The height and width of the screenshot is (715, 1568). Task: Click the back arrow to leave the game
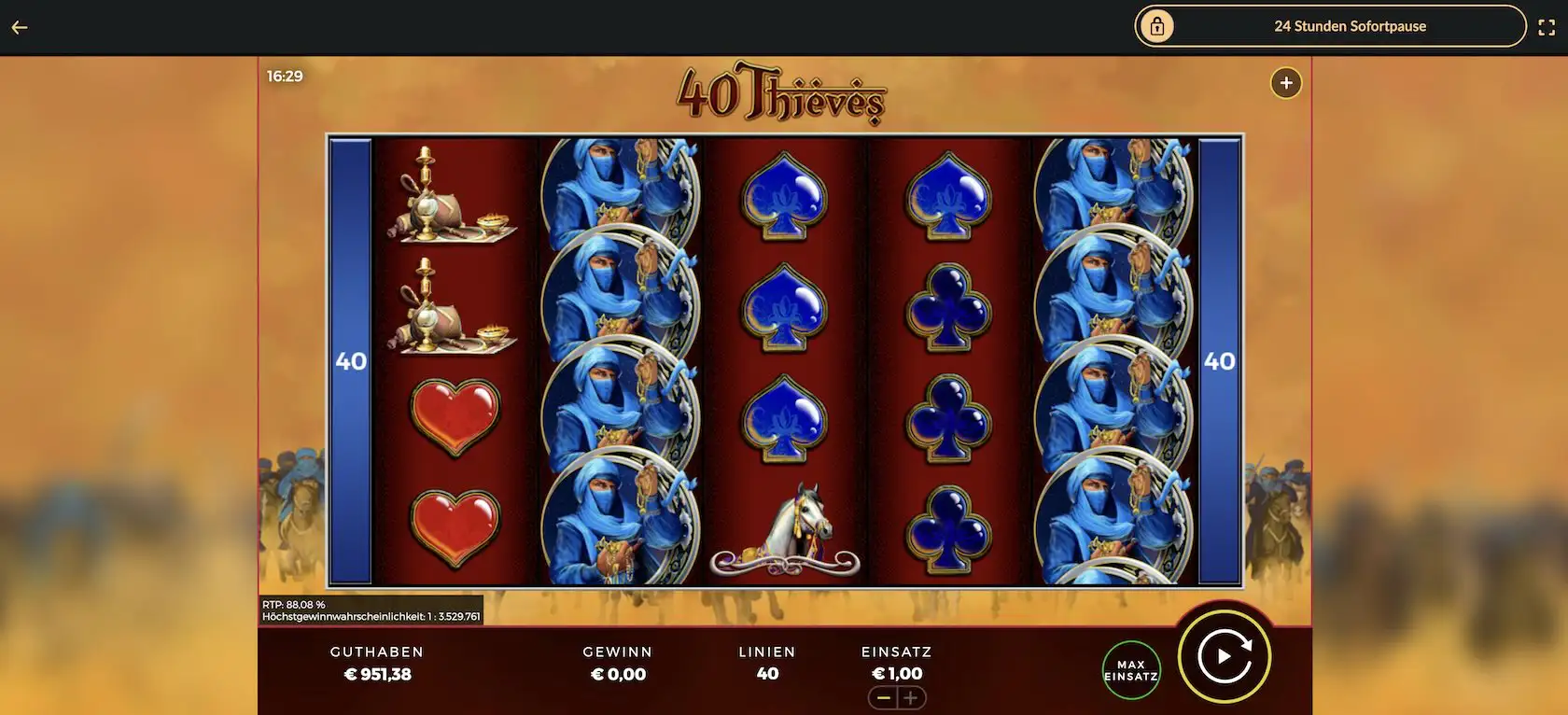tap(19, 26)
